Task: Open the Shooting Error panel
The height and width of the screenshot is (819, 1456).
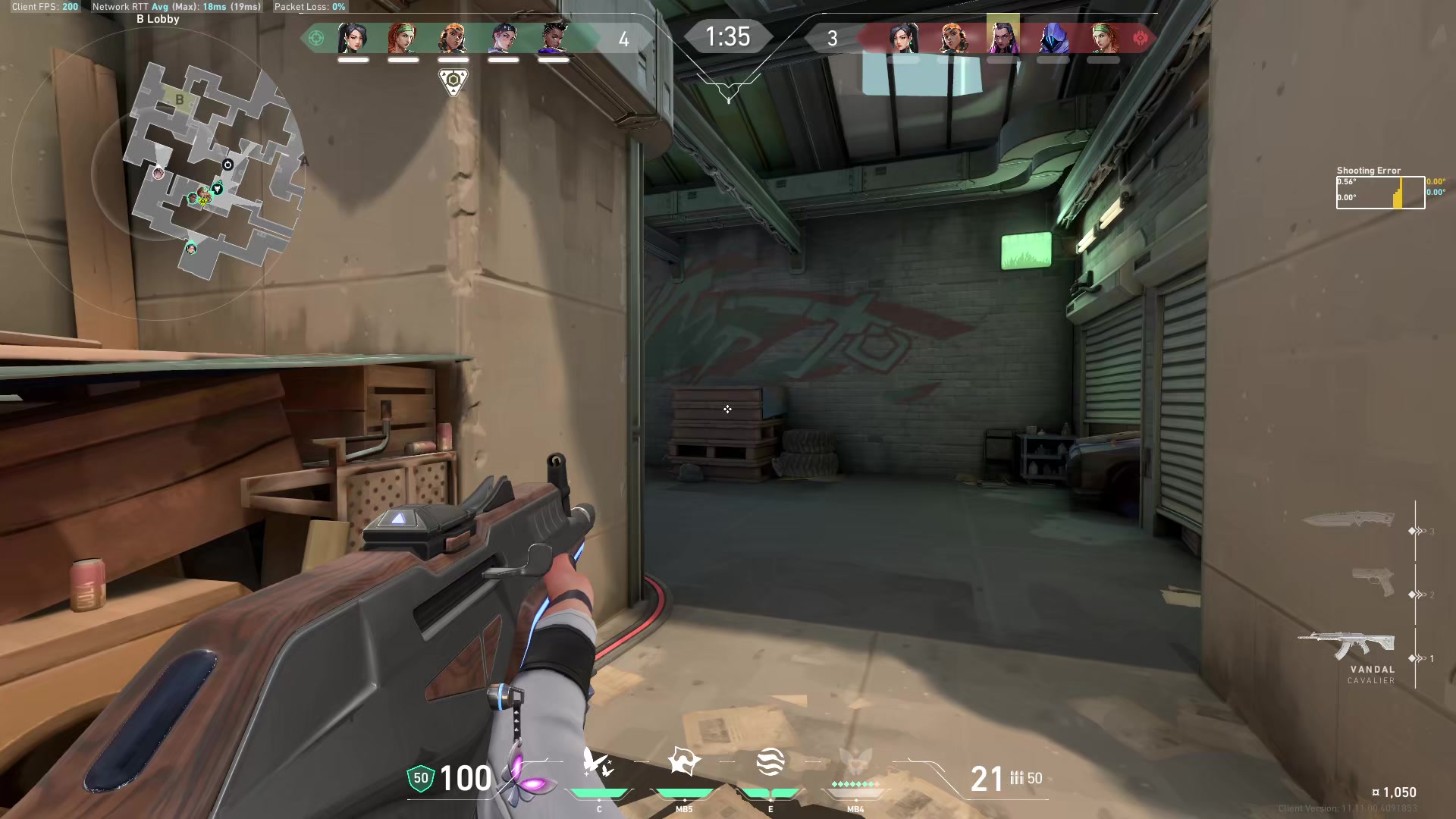Action: [x=1380, y=190]
